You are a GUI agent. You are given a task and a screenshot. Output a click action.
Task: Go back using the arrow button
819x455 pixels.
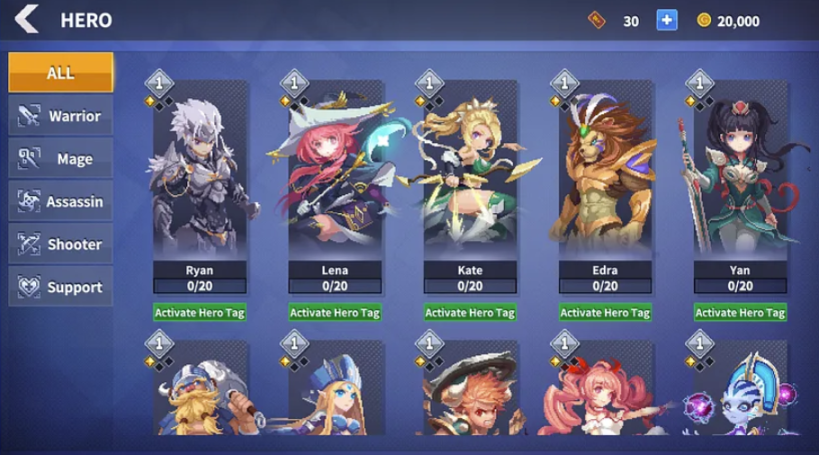coord(26,19)
